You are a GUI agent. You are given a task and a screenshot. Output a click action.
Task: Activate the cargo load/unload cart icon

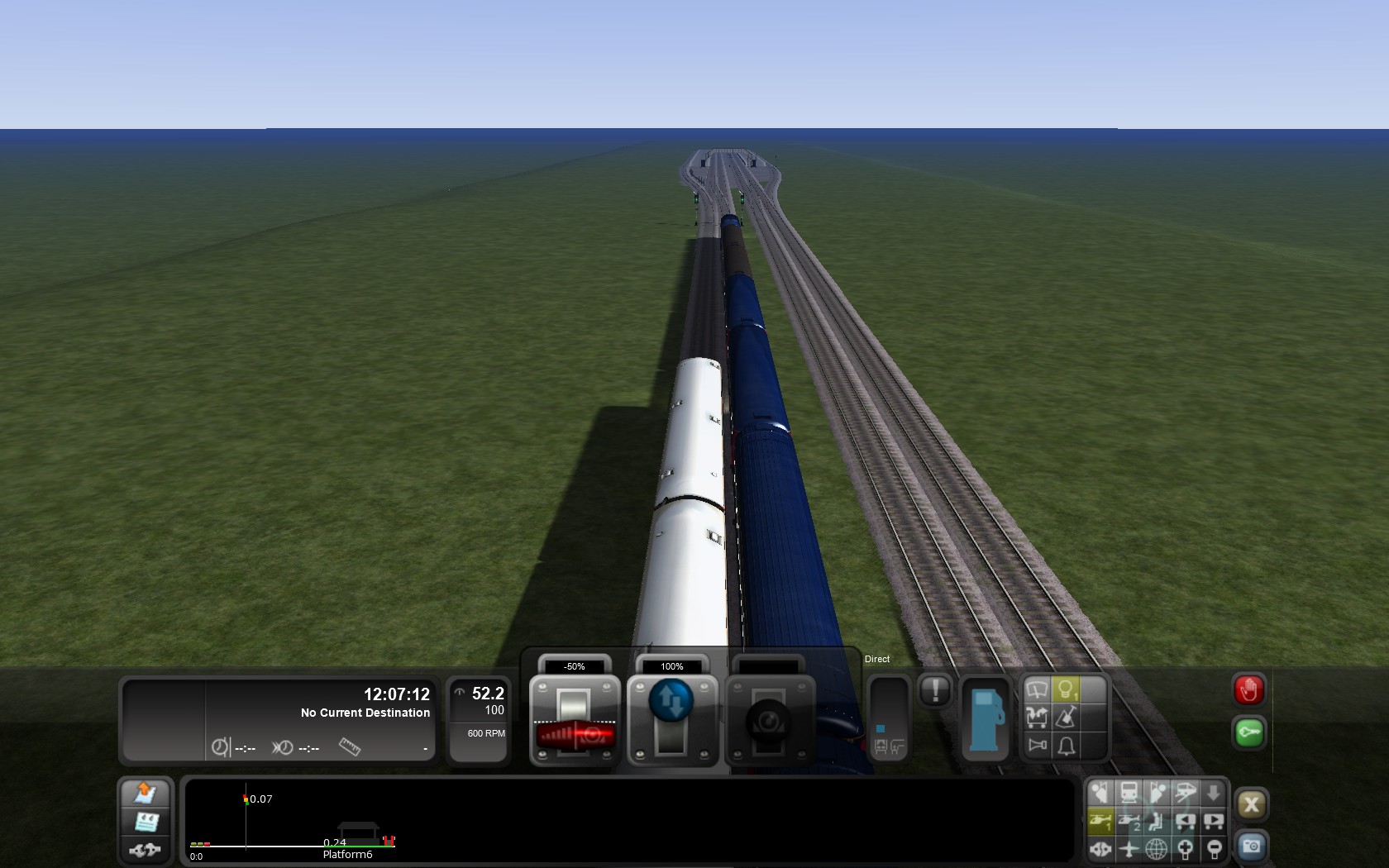coord(1037,718)
